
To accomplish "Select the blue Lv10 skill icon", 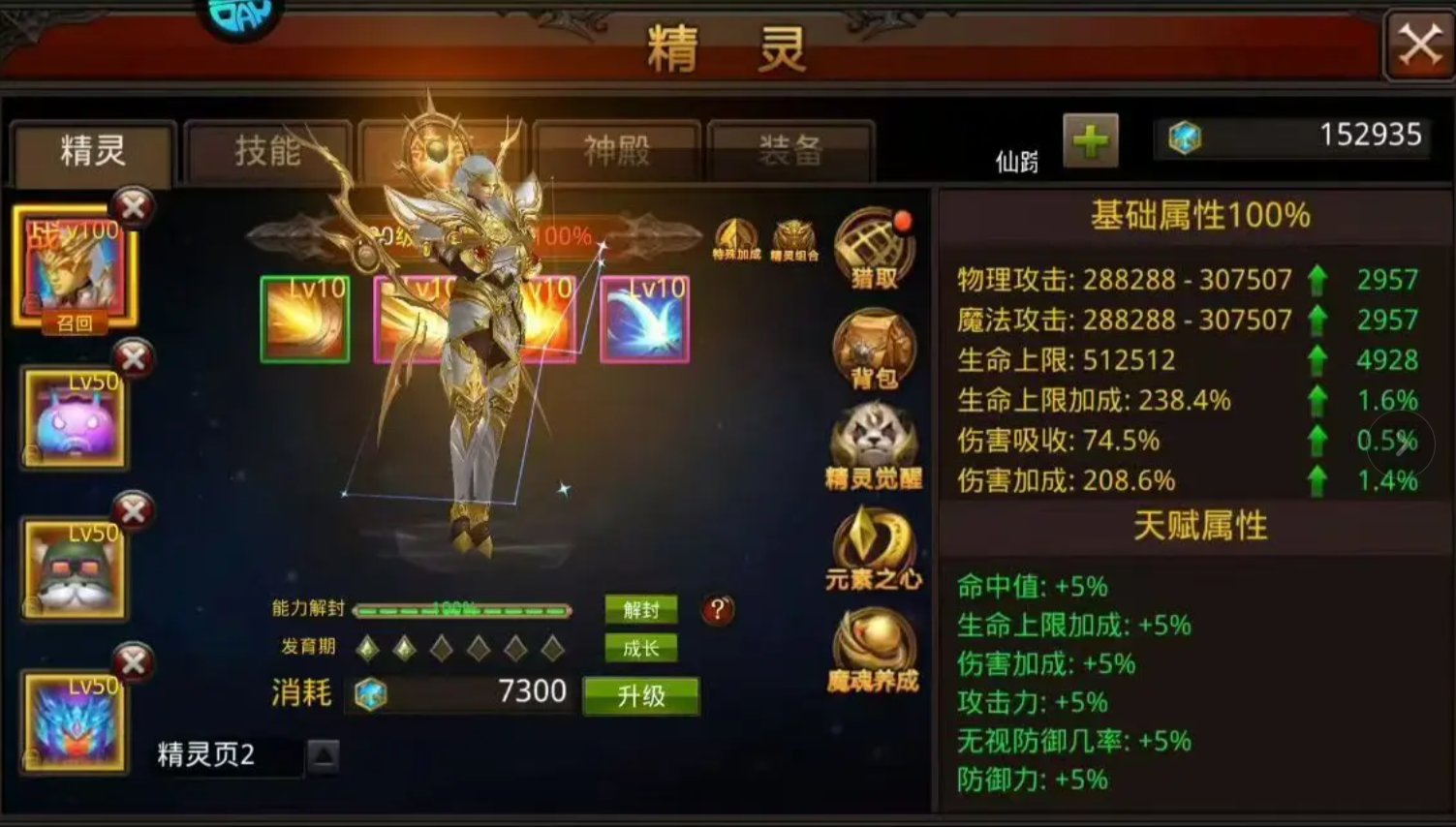I will 647,320.
